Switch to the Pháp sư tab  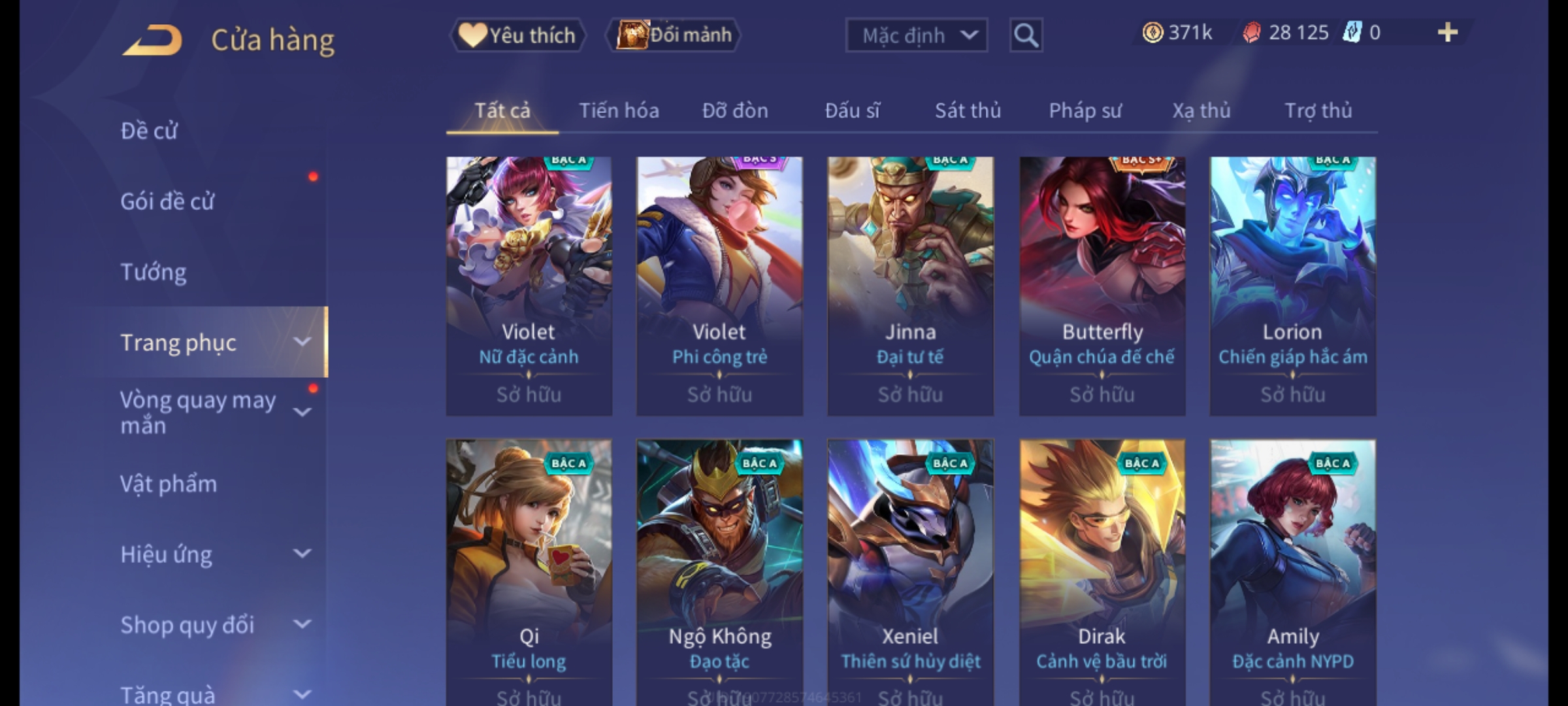point(1085,111)
